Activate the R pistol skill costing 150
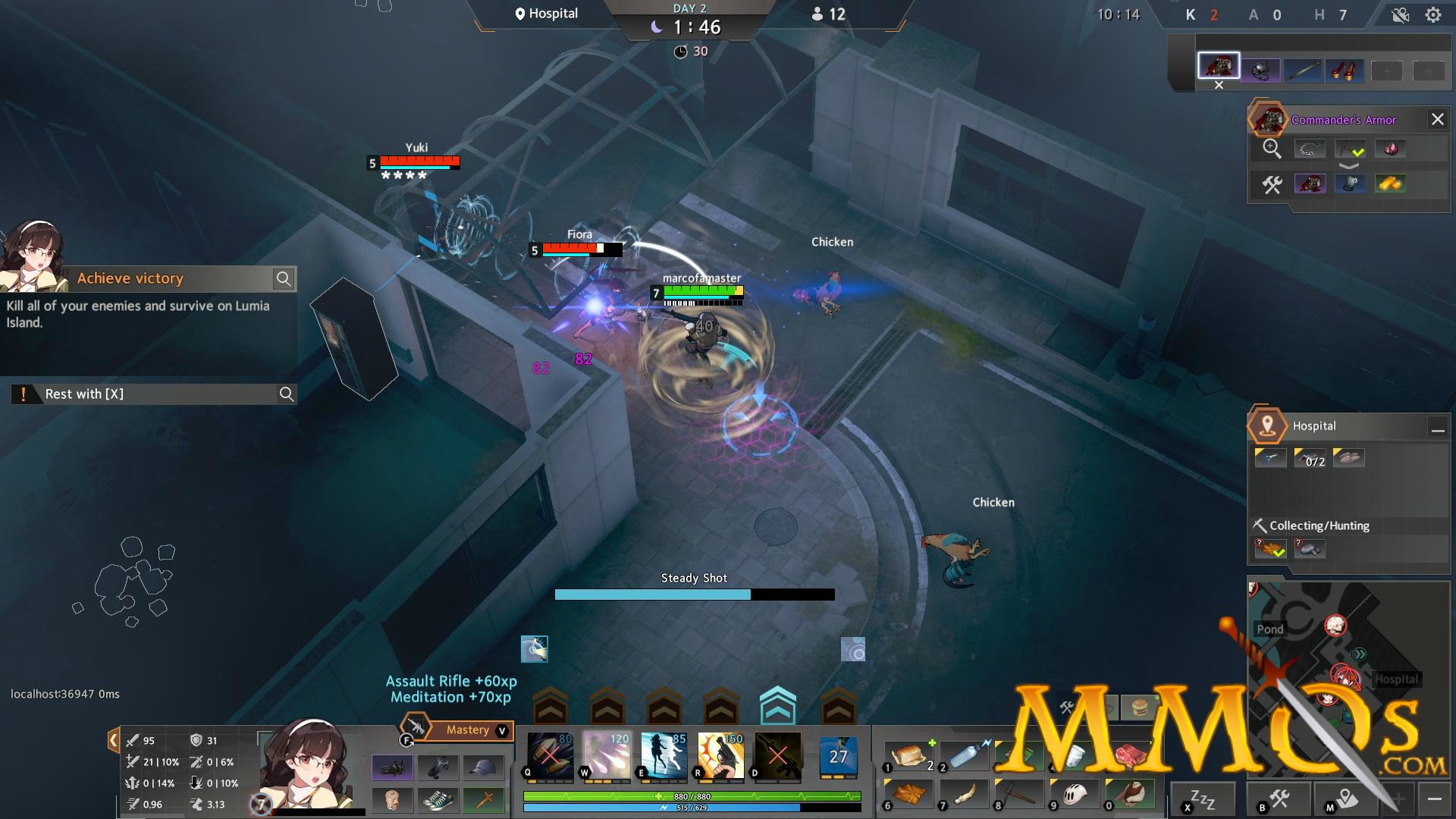This screenshot has width=1456, height=819. coord(721,757)
